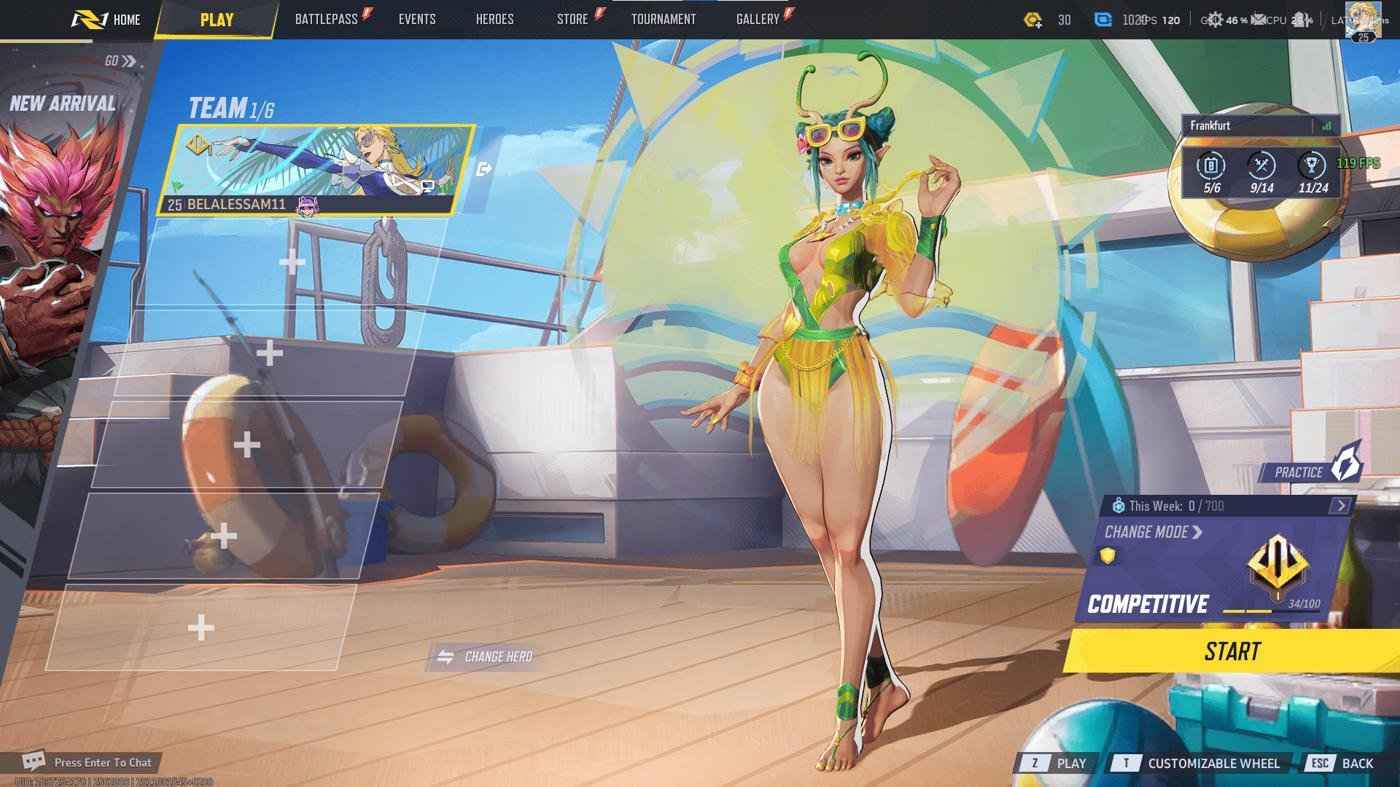The width and height of the screenshot is (1400, 787).
Task: Open the Customizable Wheel option
Action: (x=1199, y=763)
